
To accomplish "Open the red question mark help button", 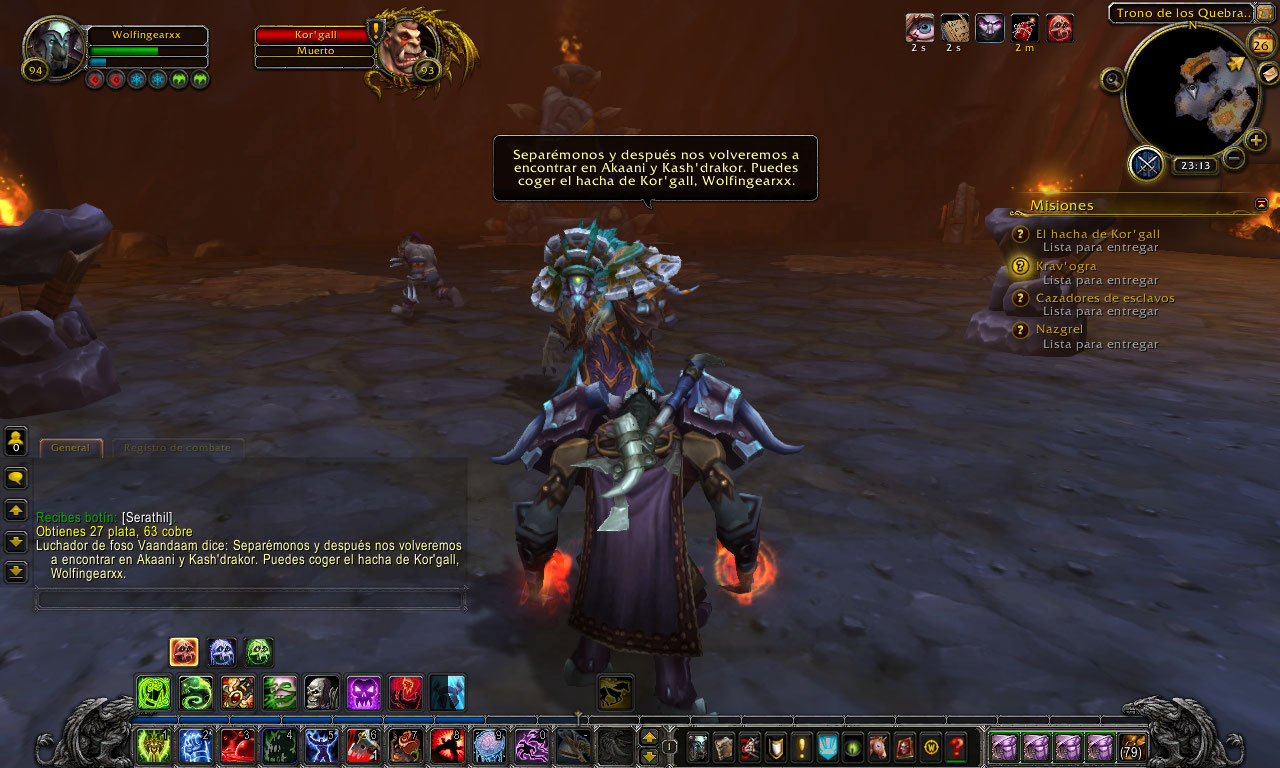I will [x=957, y=746].
